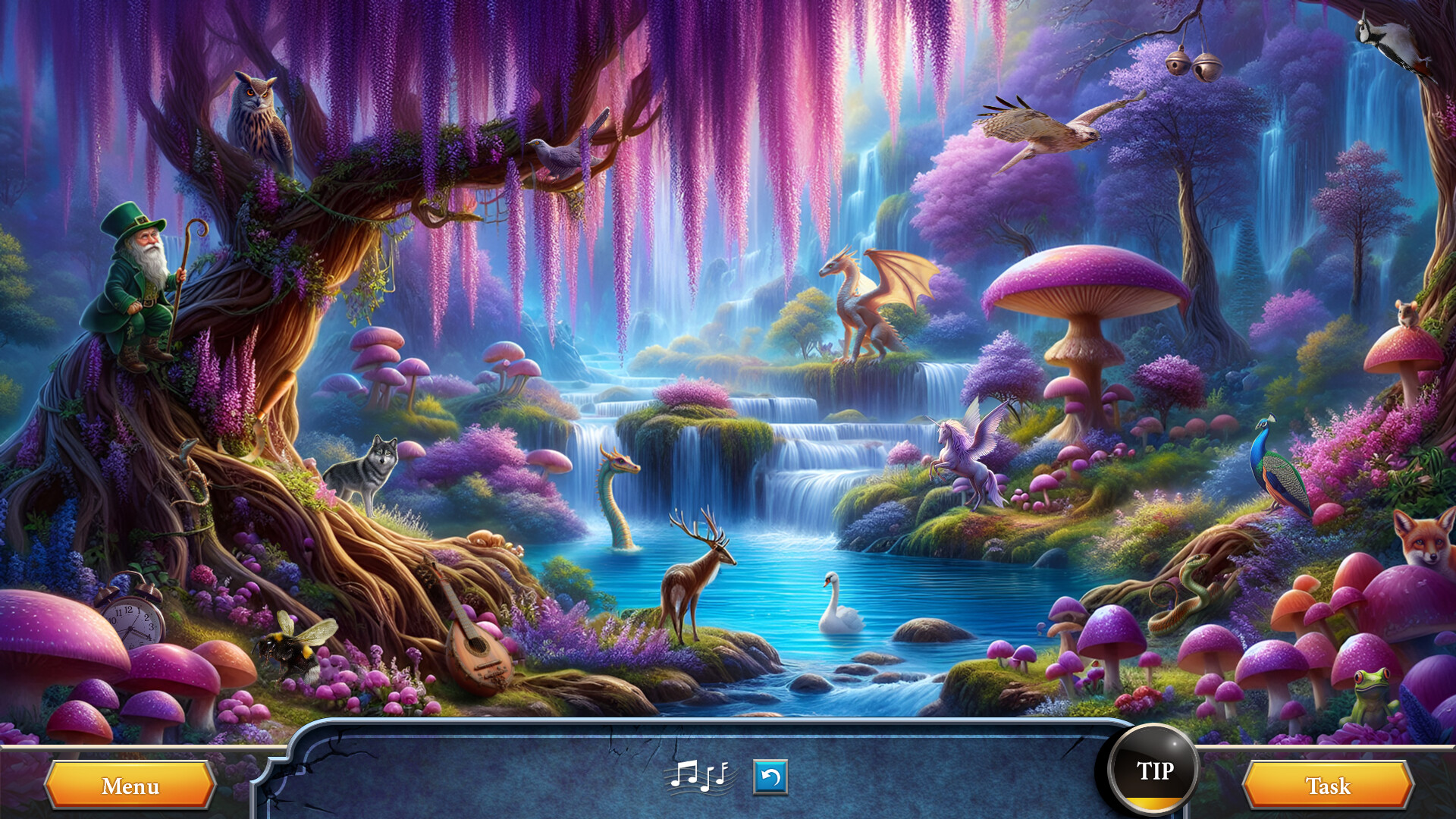Image resolution: width=1456 pixels, height=819 pixels.
Task: Open the Task list
Action: 1329,787
